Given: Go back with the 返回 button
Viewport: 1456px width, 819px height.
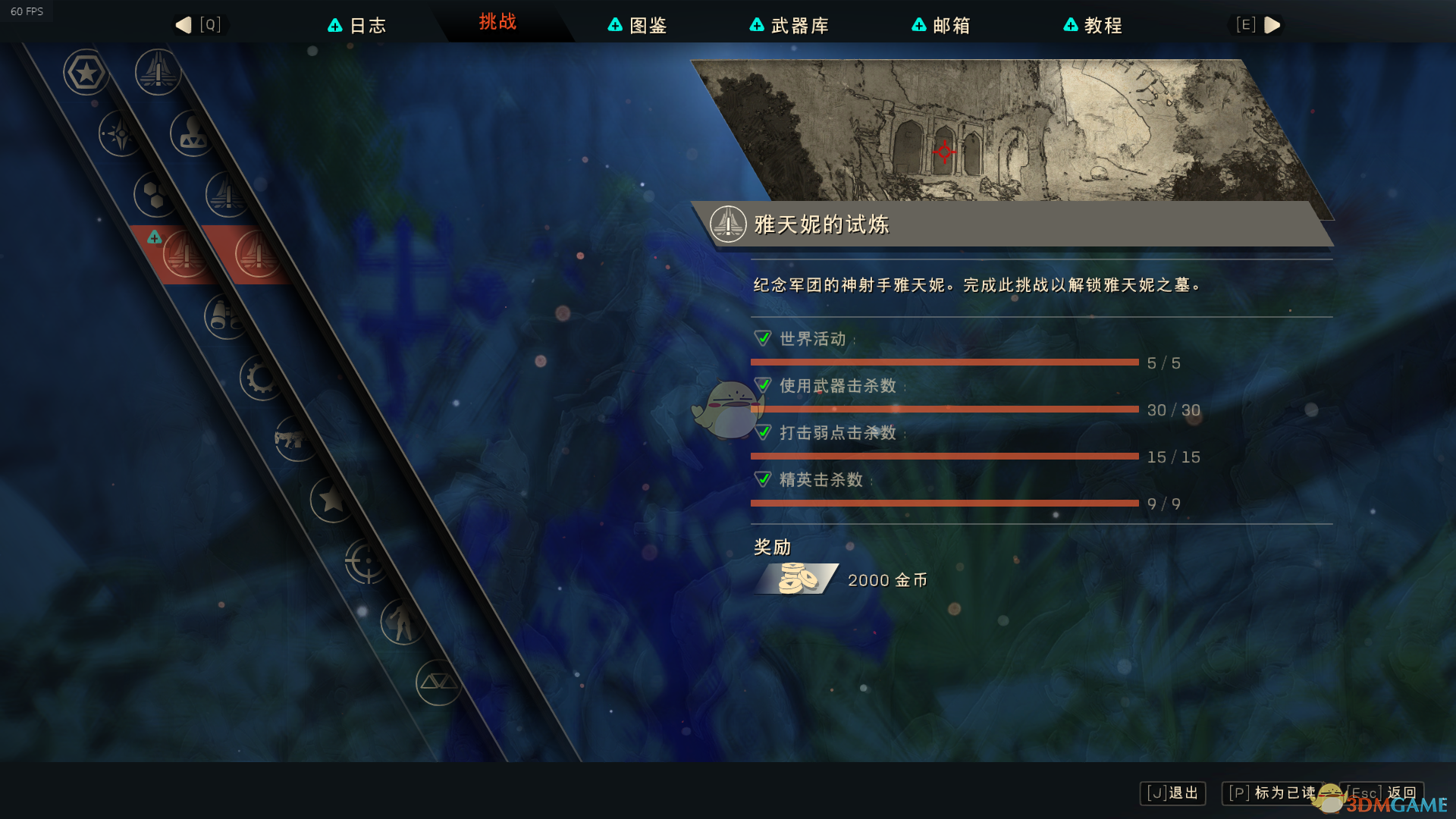Looking at the screenshot, I should pos(1382,793).
